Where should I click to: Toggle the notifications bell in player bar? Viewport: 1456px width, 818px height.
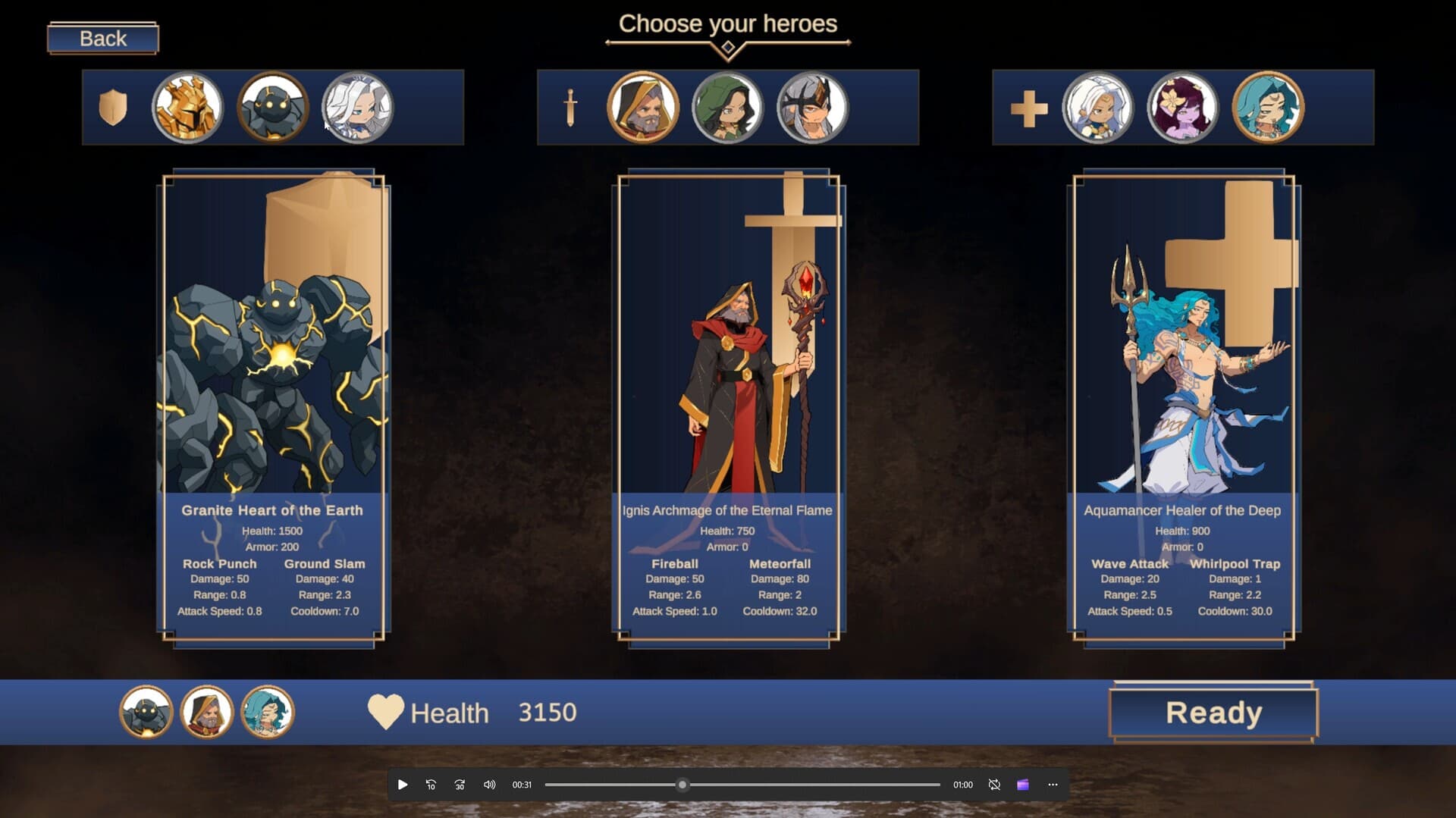pyautogui.click(x=993, y=785)
